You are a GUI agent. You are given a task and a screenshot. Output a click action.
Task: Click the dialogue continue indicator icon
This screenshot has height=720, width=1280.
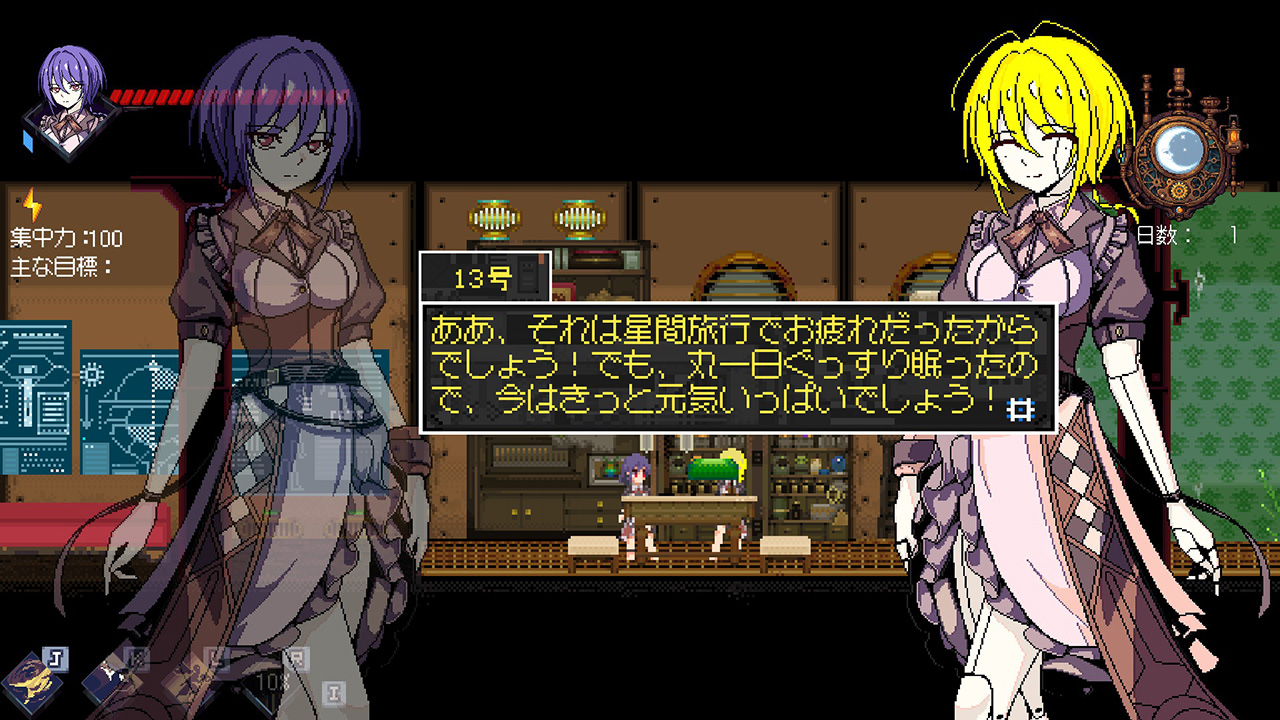[1020, 409]
